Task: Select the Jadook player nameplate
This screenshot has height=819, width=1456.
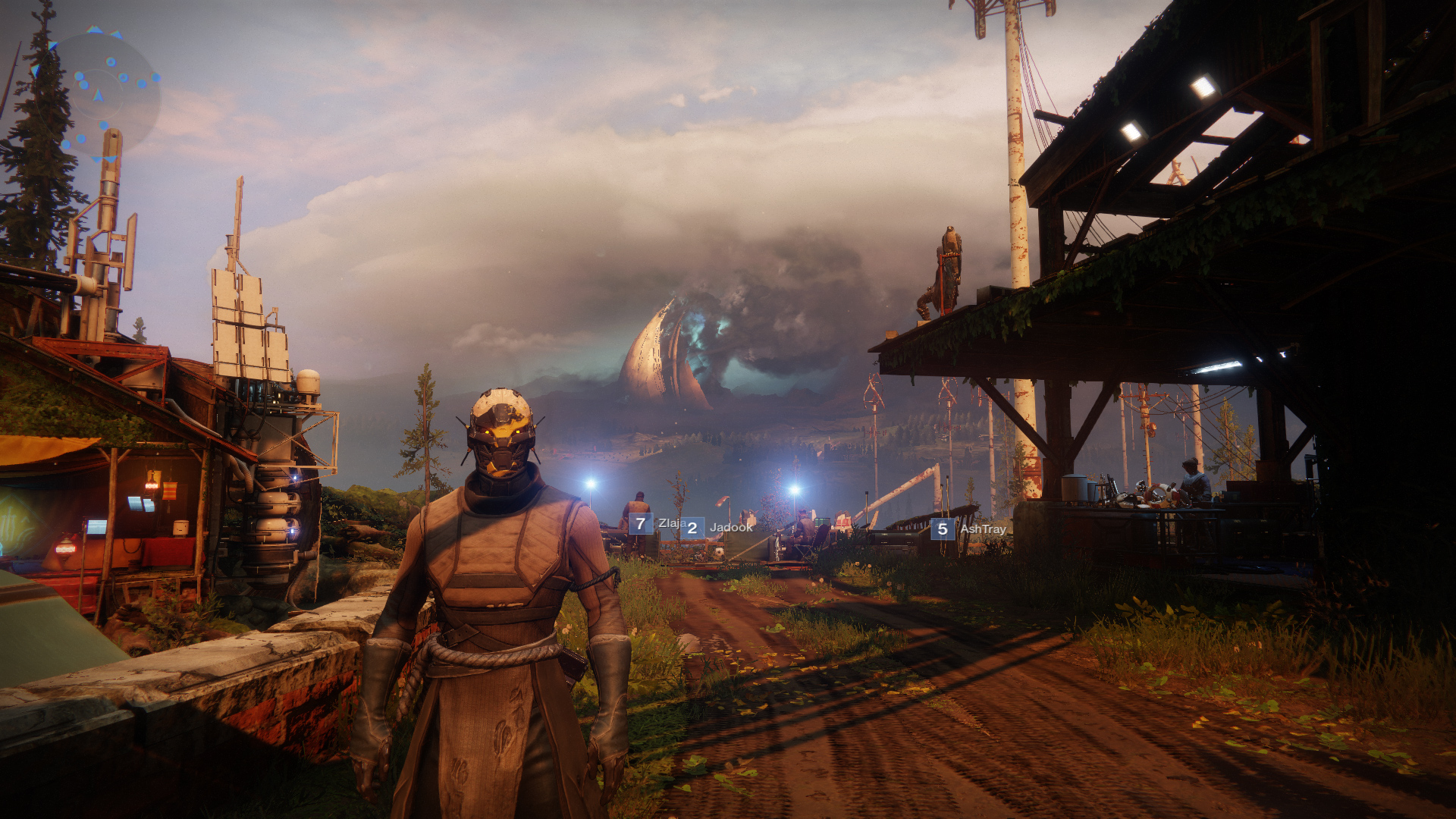Action: (x=717, y=528)
